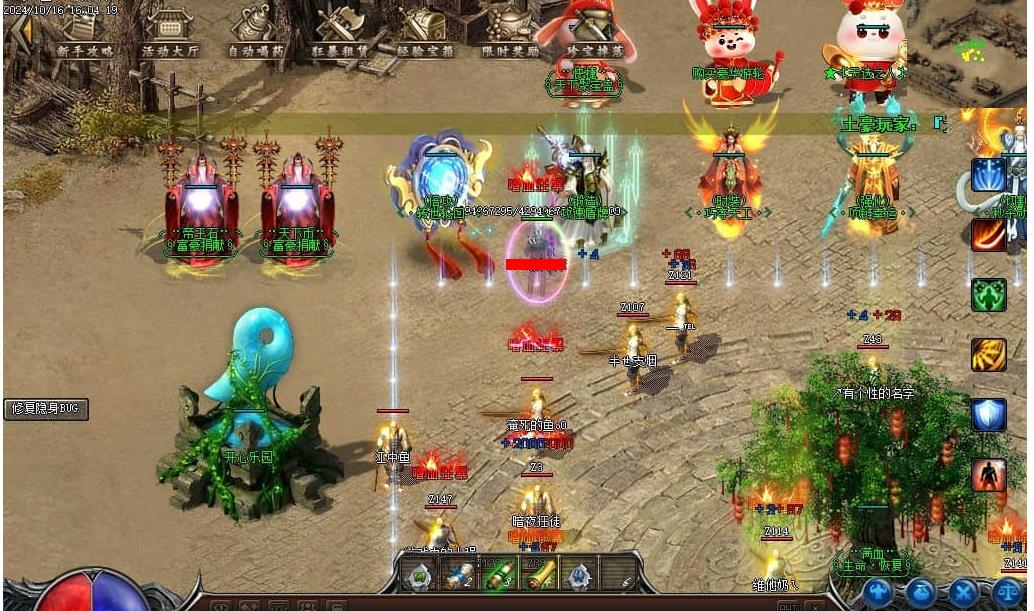This screenshot has height=611, width=1034.
Task: Collapse the top menu with the left arrow
Action: point(18,28)
